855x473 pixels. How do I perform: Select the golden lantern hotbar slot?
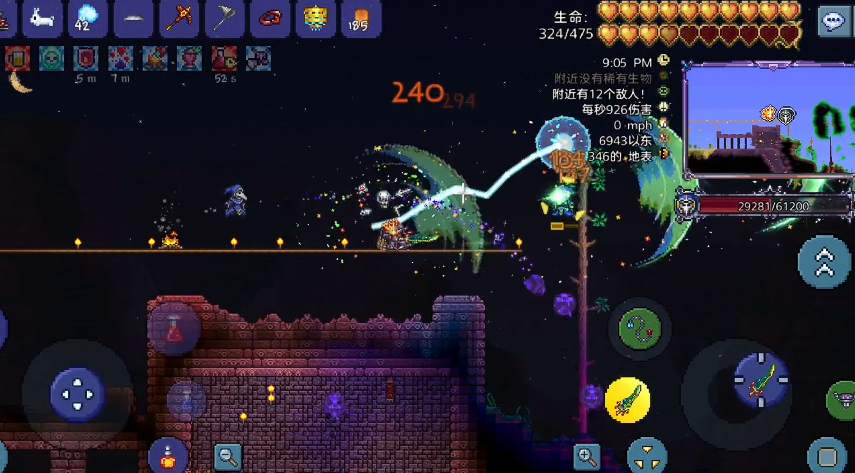coord(315,18)
